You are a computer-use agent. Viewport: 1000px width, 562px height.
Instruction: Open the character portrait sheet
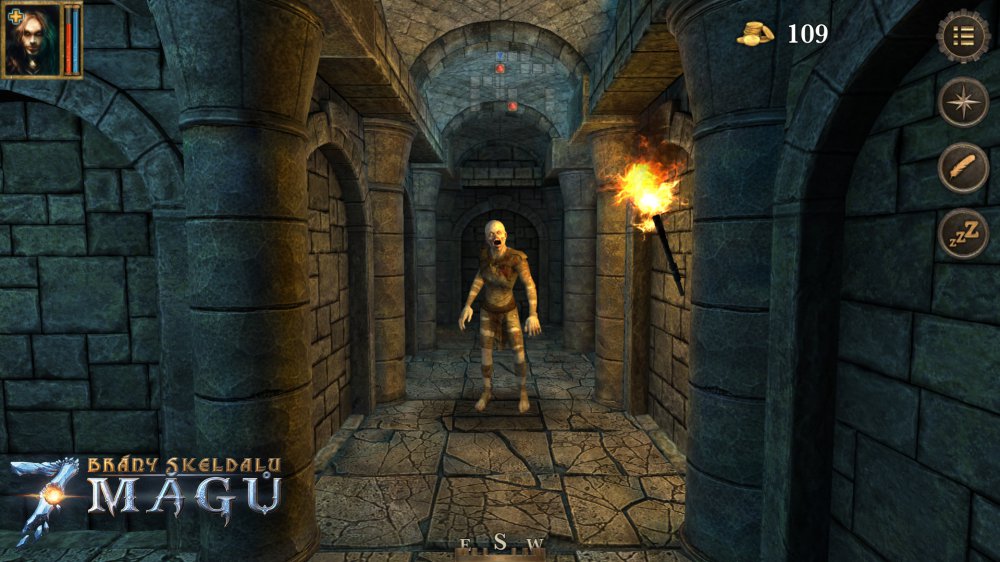tap(35, 42)
